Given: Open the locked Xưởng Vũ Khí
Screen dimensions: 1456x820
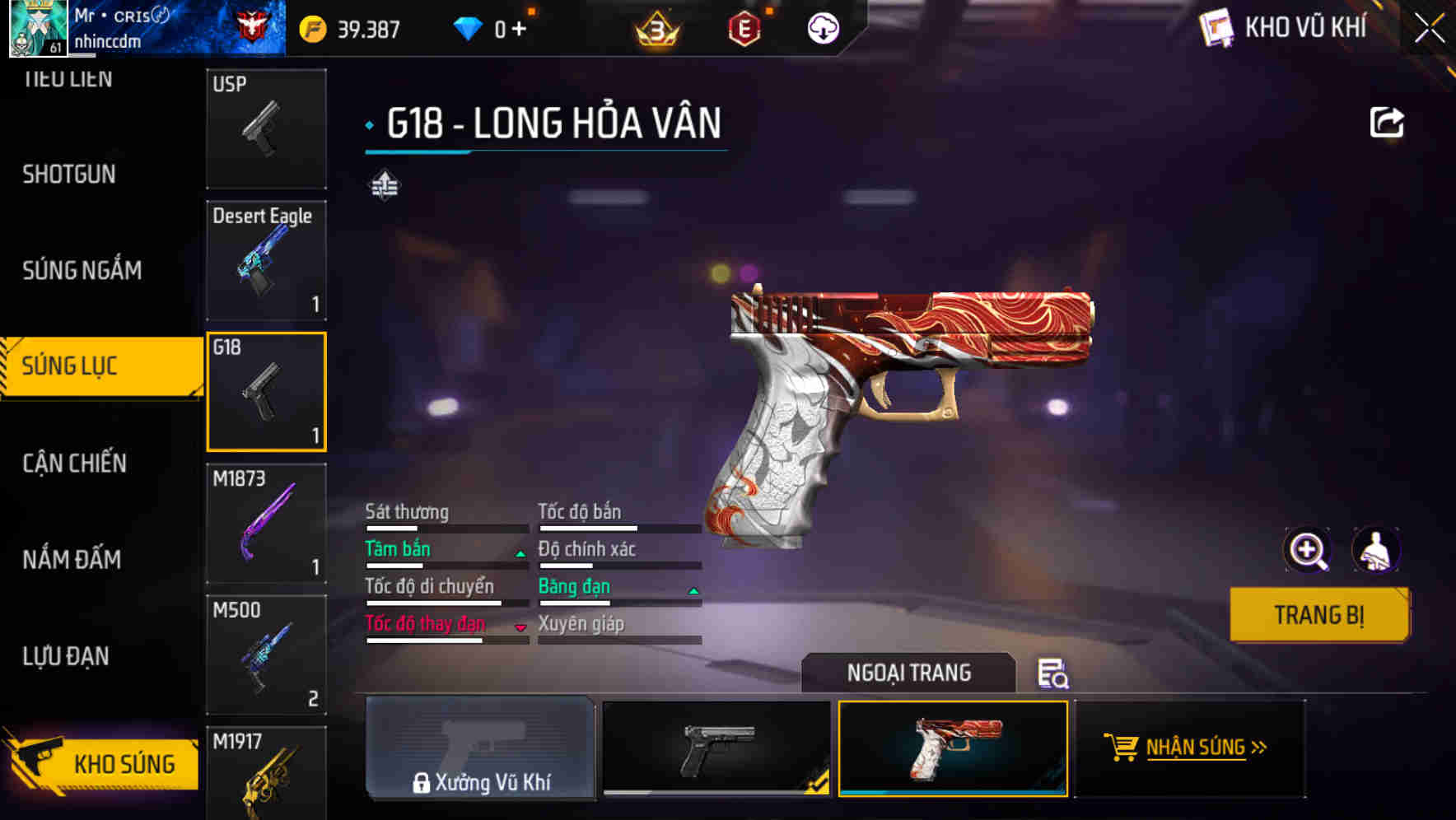Looking at the screenshot, I should pyautogui.click(x=480, y=748).
